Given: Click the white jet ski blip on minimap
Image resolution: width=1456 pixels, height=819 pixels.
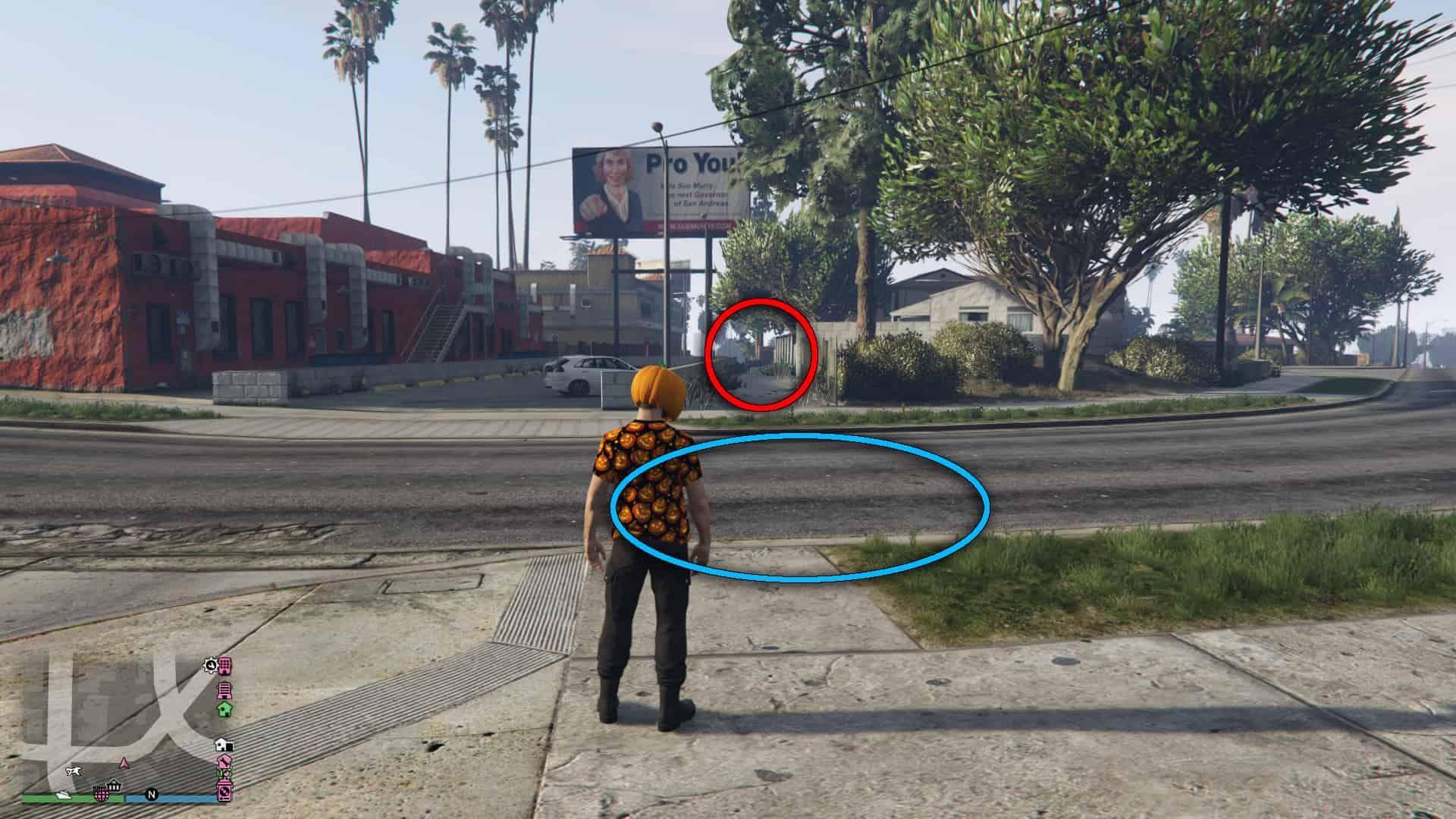Looking at the screenshot, I should (63, 795).
